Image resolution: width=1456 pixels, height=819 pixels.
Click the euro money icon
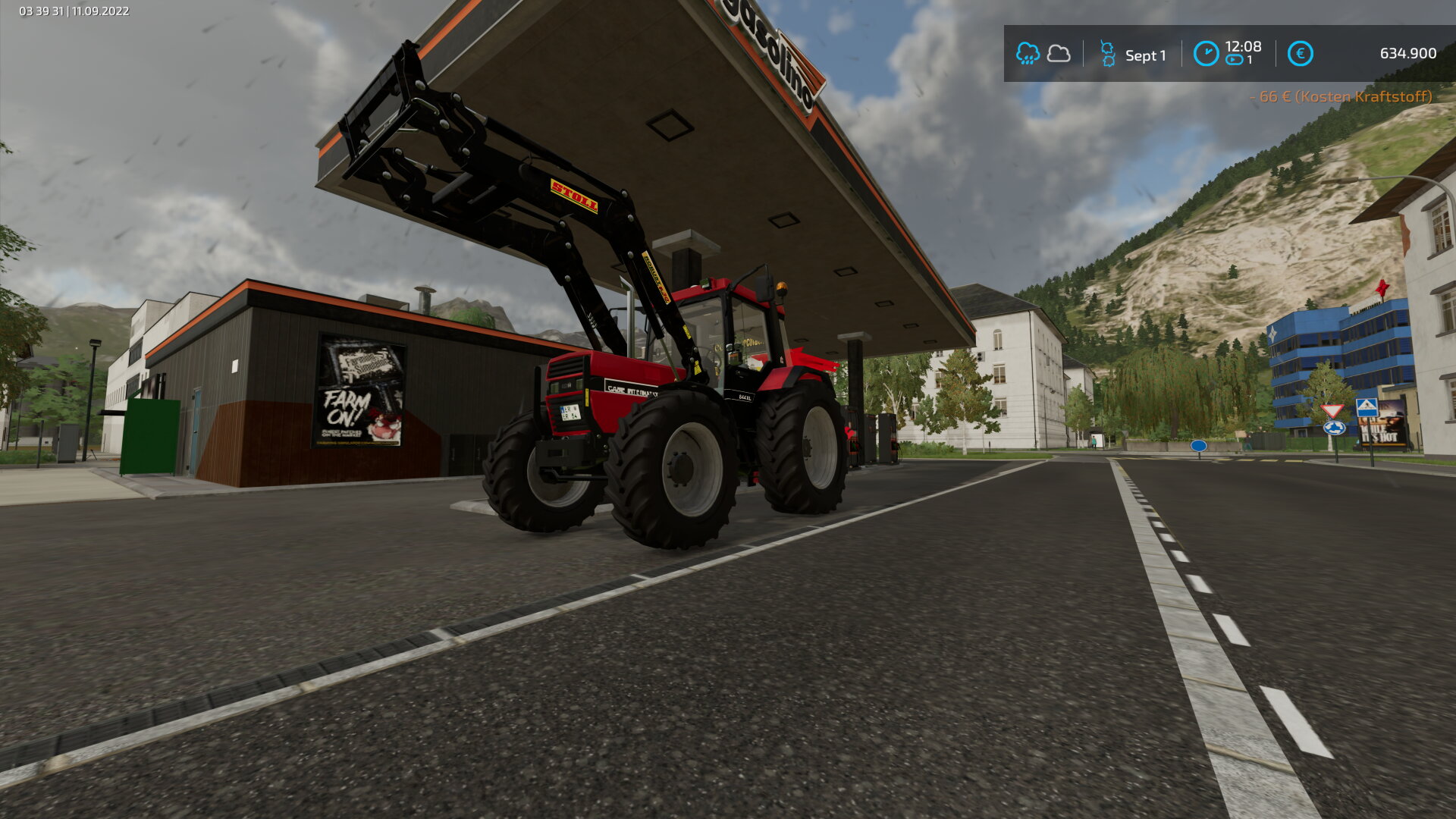(x=1300, y=54)
